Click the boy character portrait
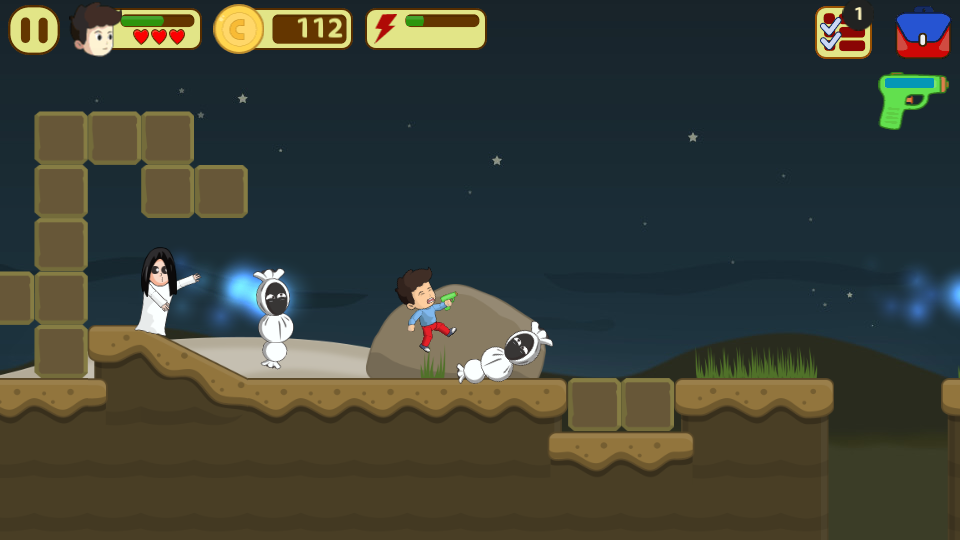 95,30
